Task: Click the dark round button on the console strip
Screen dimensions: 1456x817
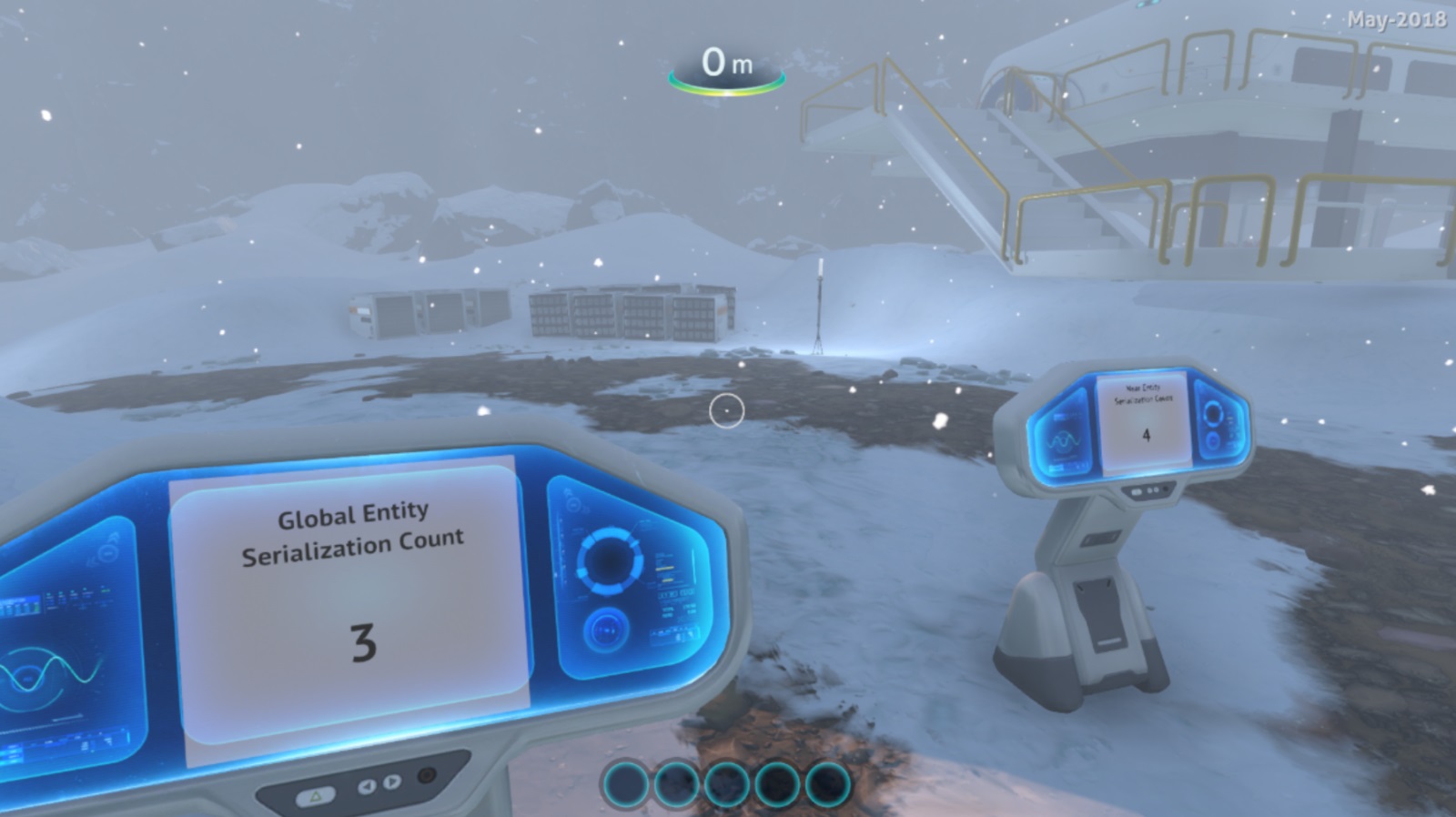Action: [425, 776]
